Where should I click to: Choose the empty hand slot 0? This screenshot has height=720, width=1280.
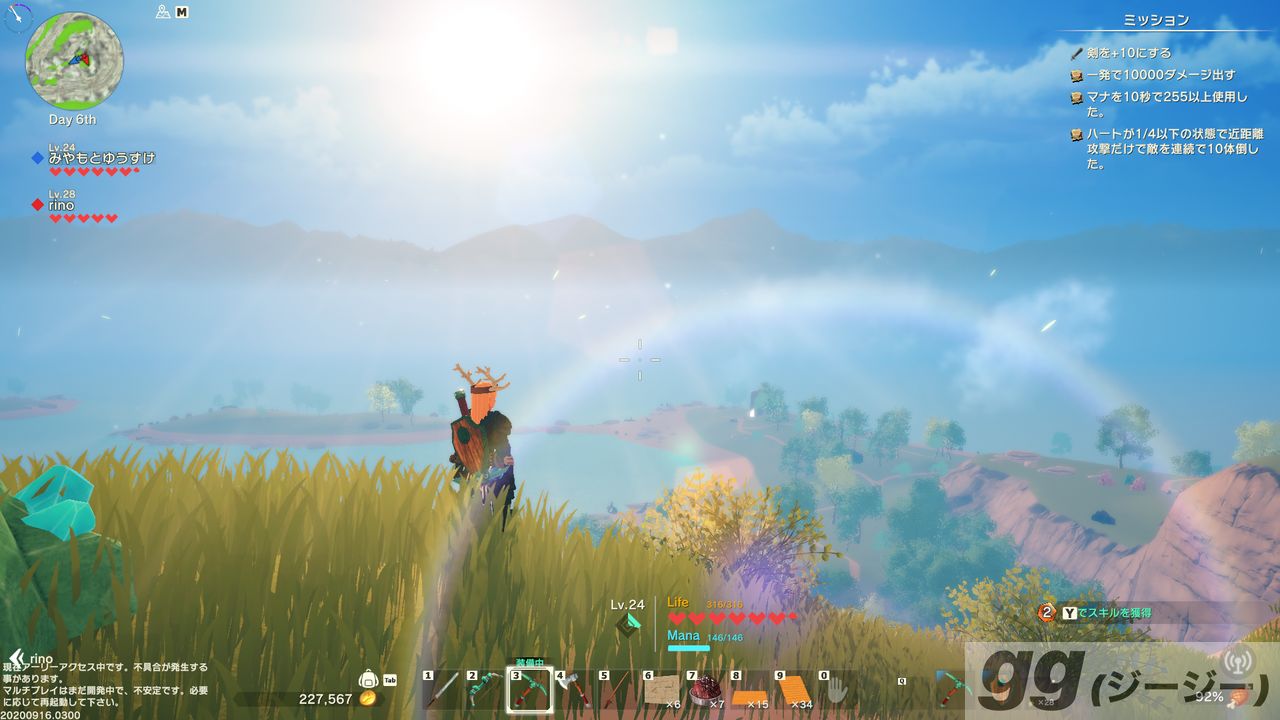pos(836,691)
